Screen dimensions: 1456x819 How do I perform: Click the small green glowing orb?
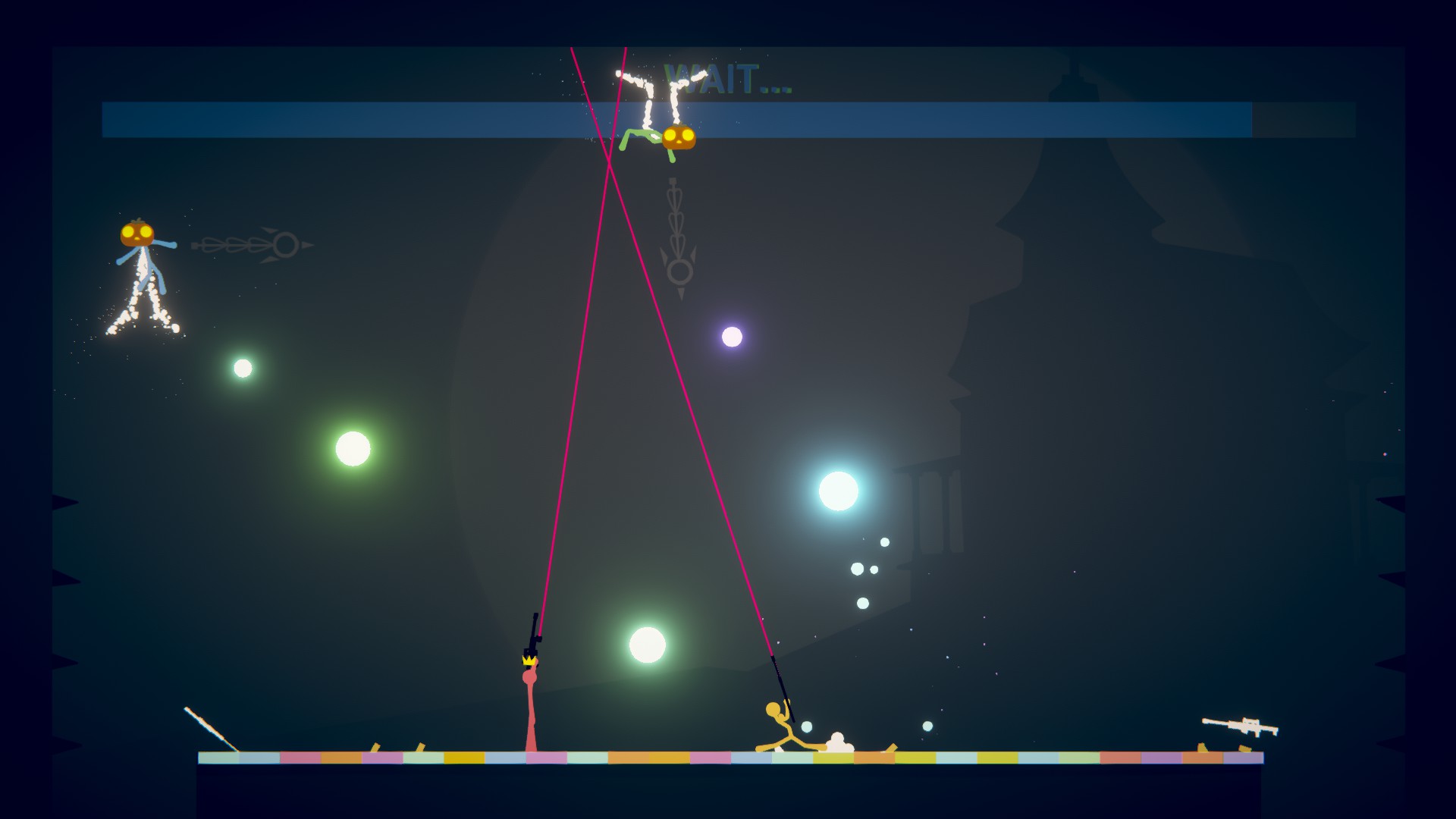pyautogui.click(x=241, y=367)
